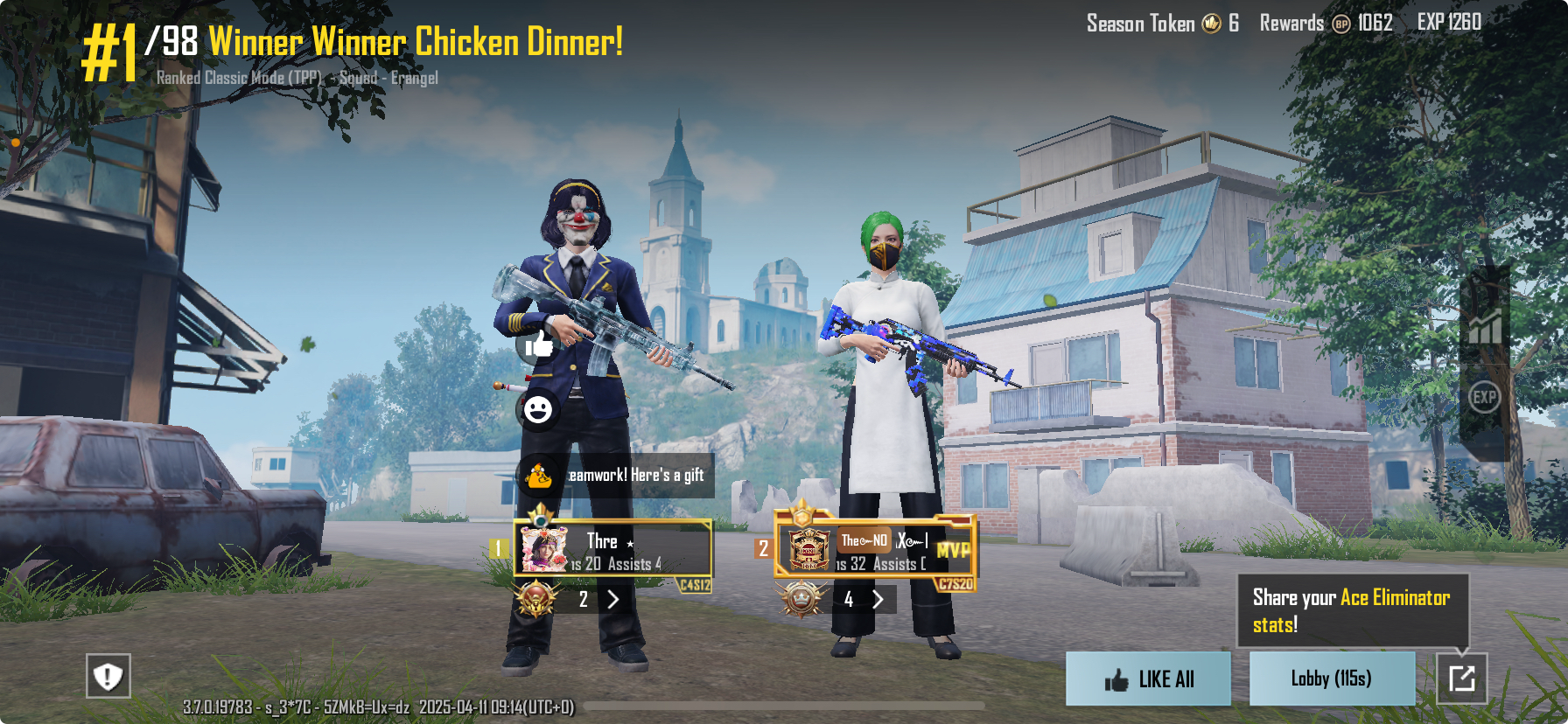Select player 1's avatar portrait
Viewport: 1568px width, 724px height.
click(x=544, y=549)
